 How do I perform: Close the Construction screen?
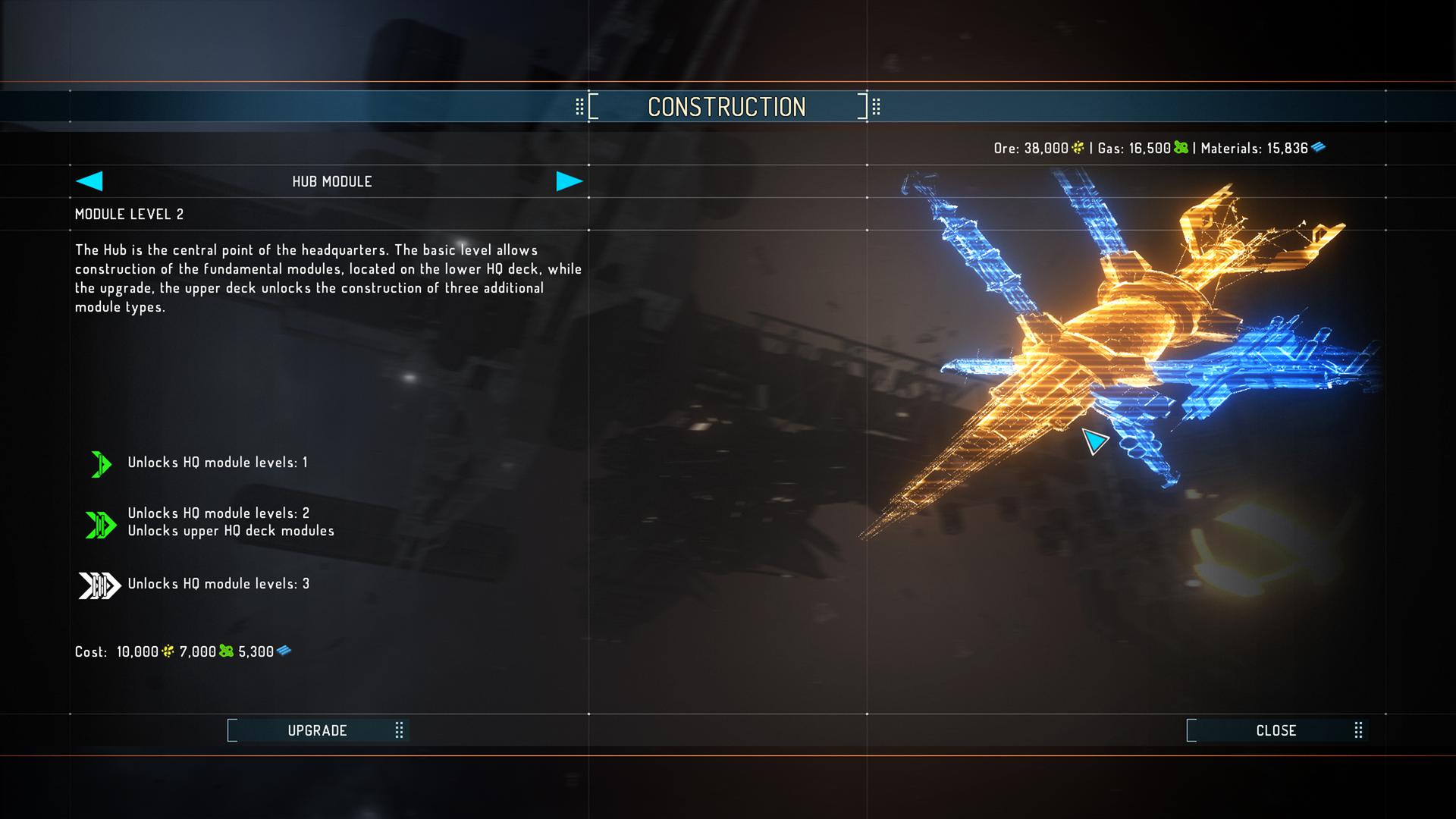coord(1276,730)
